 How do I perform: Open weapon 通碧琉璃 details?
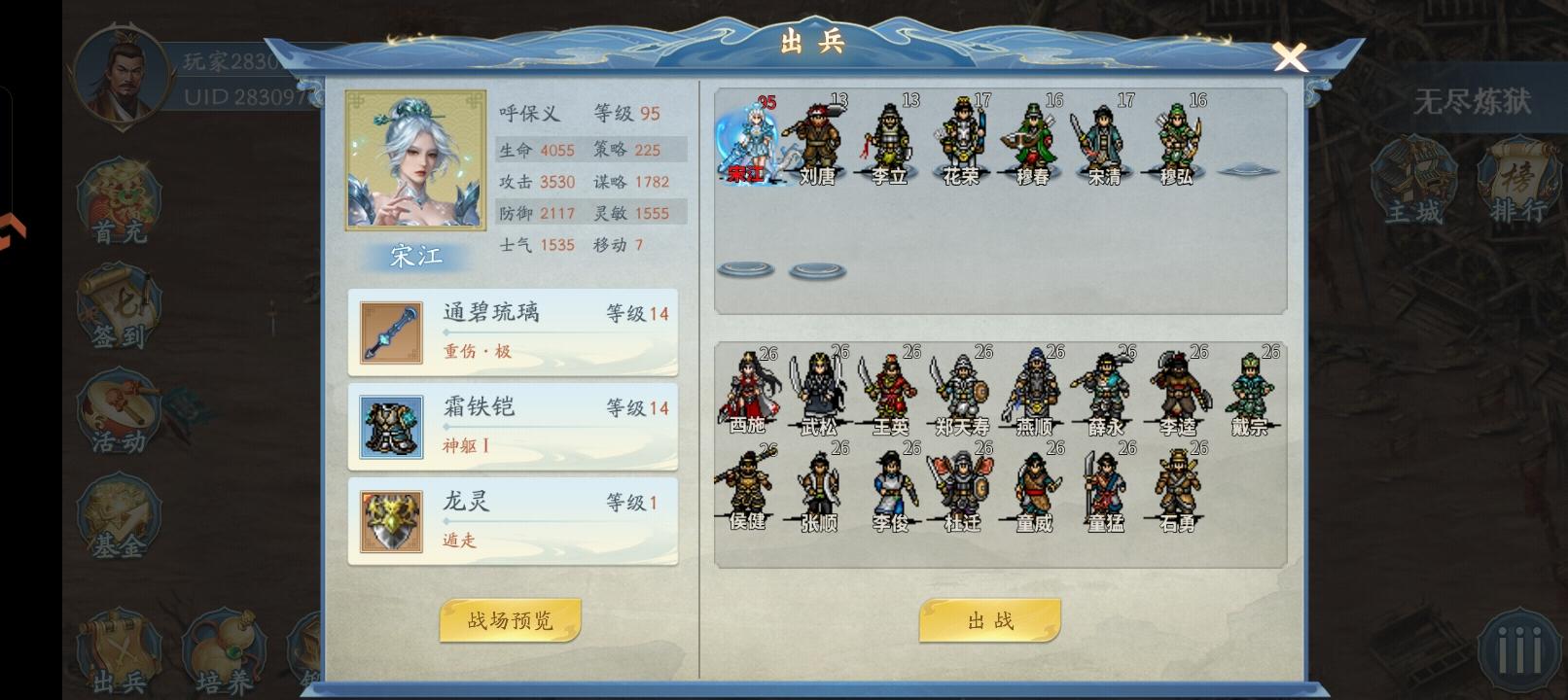coord(513,331)
